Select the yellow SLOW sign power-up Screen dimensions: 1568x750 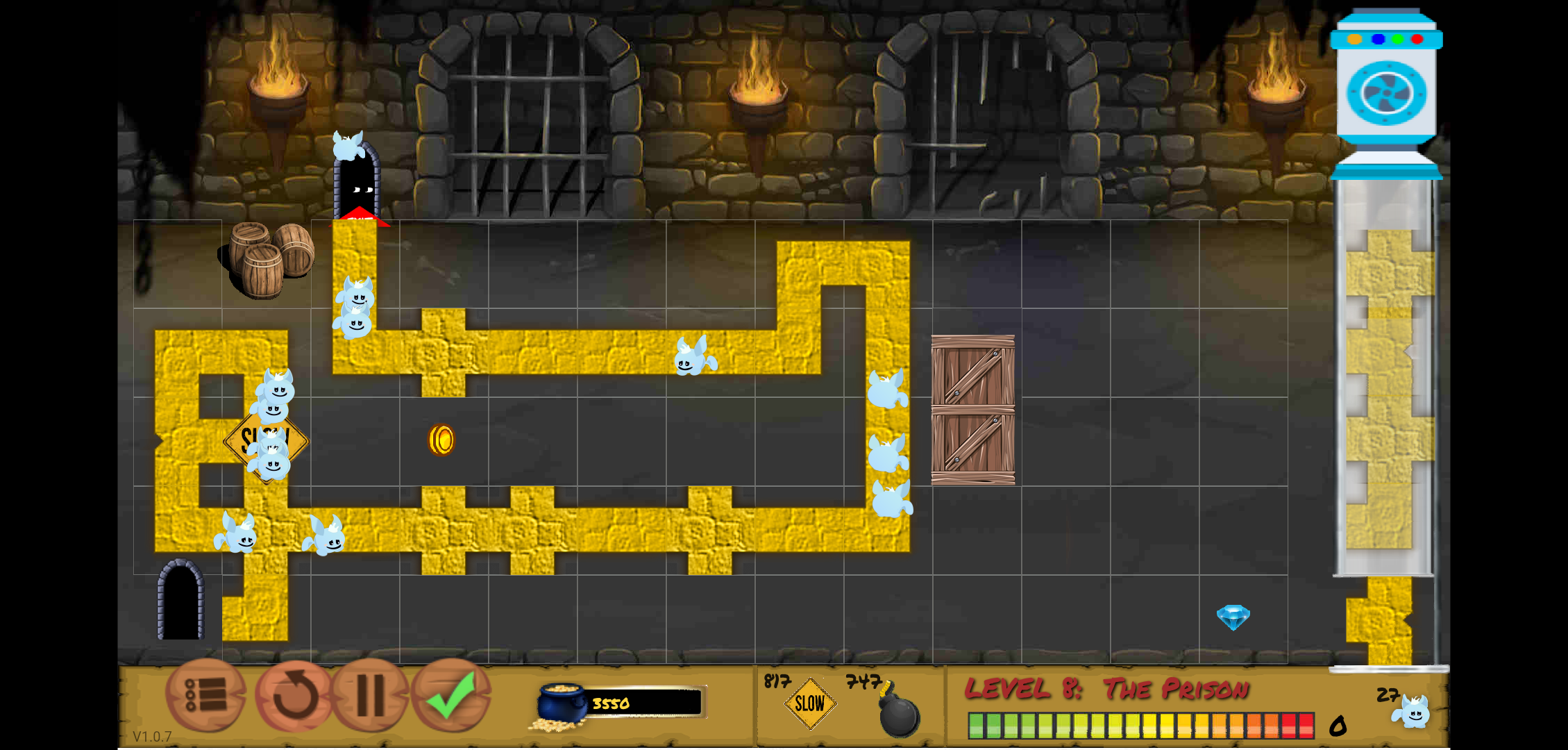809,704
